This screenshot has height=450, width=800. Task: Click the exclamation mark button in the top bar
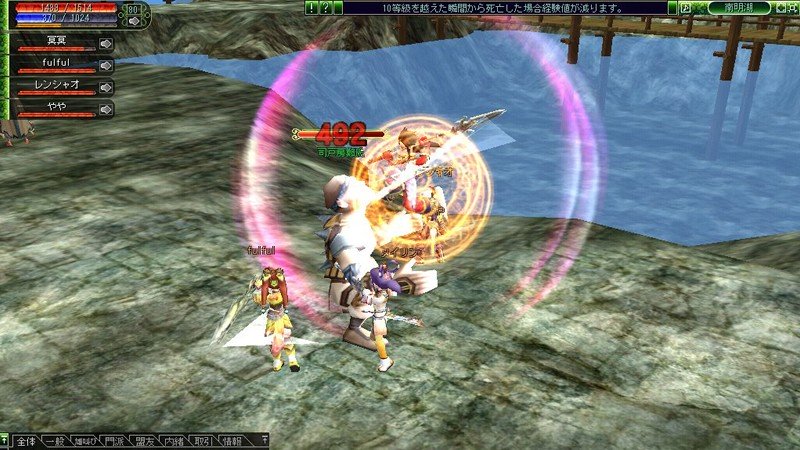pos(312,7)
